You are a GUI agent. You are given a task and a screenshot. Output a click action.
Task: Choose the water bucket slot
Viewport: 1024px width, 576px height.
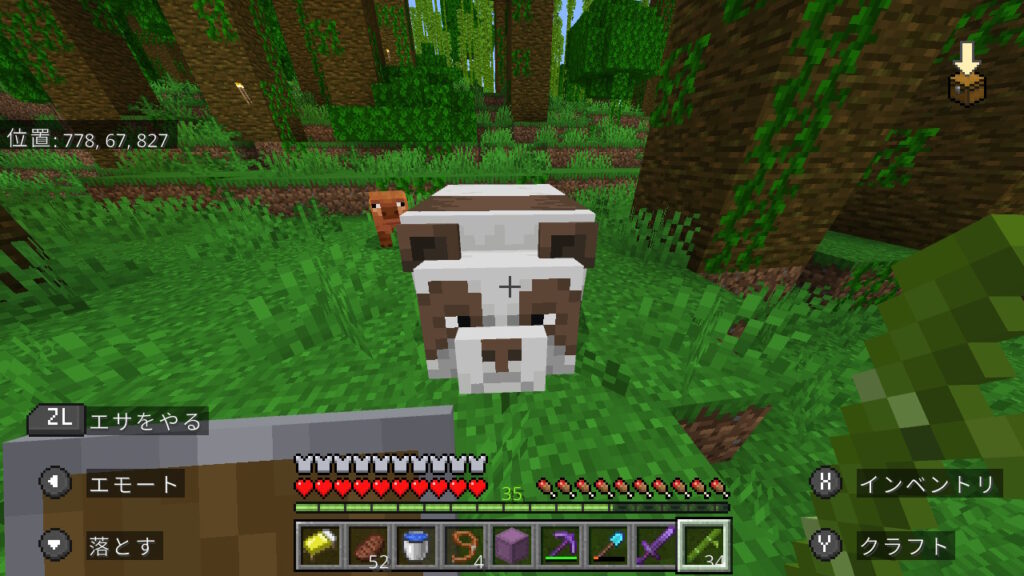pyautogui.click(x=416, y=546)
